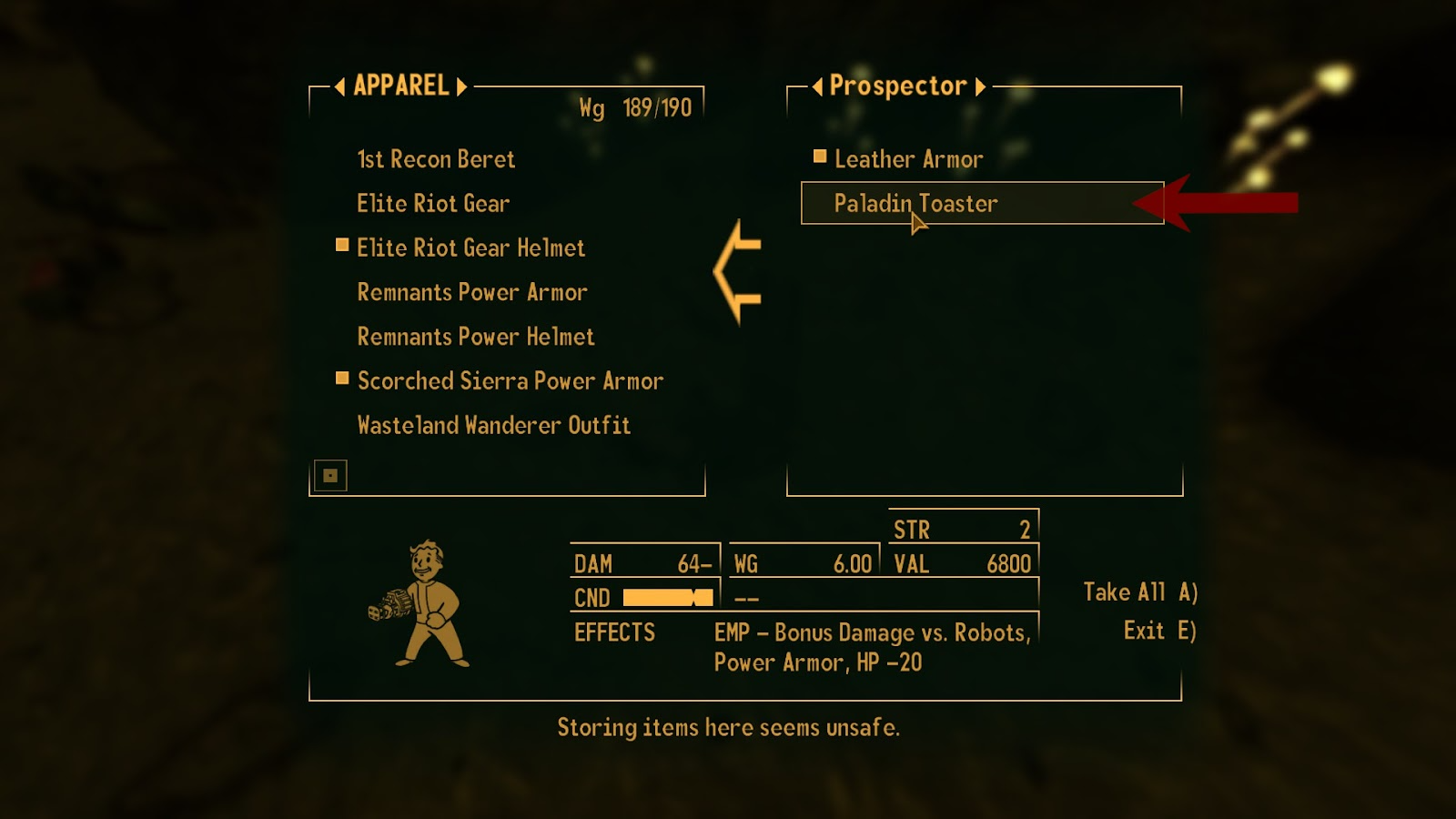Click the equipped marker beside Elite Riot Gear Helmet

[x=341, y=244]
